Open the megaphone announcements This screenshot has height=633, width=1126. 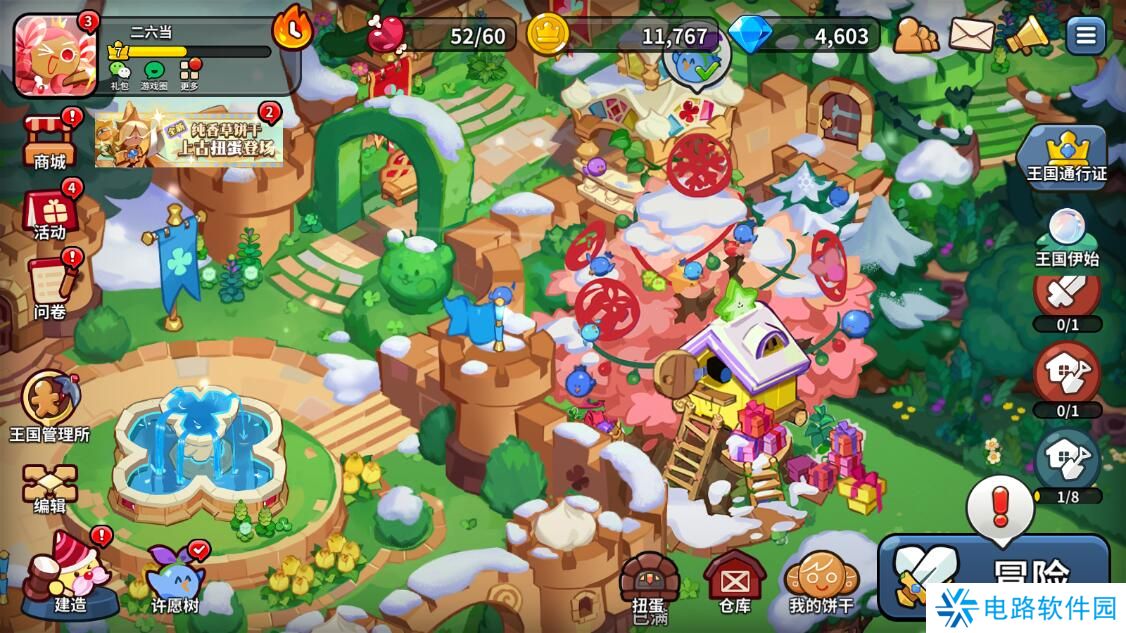pyautogui.click(x=1027, y=36)
